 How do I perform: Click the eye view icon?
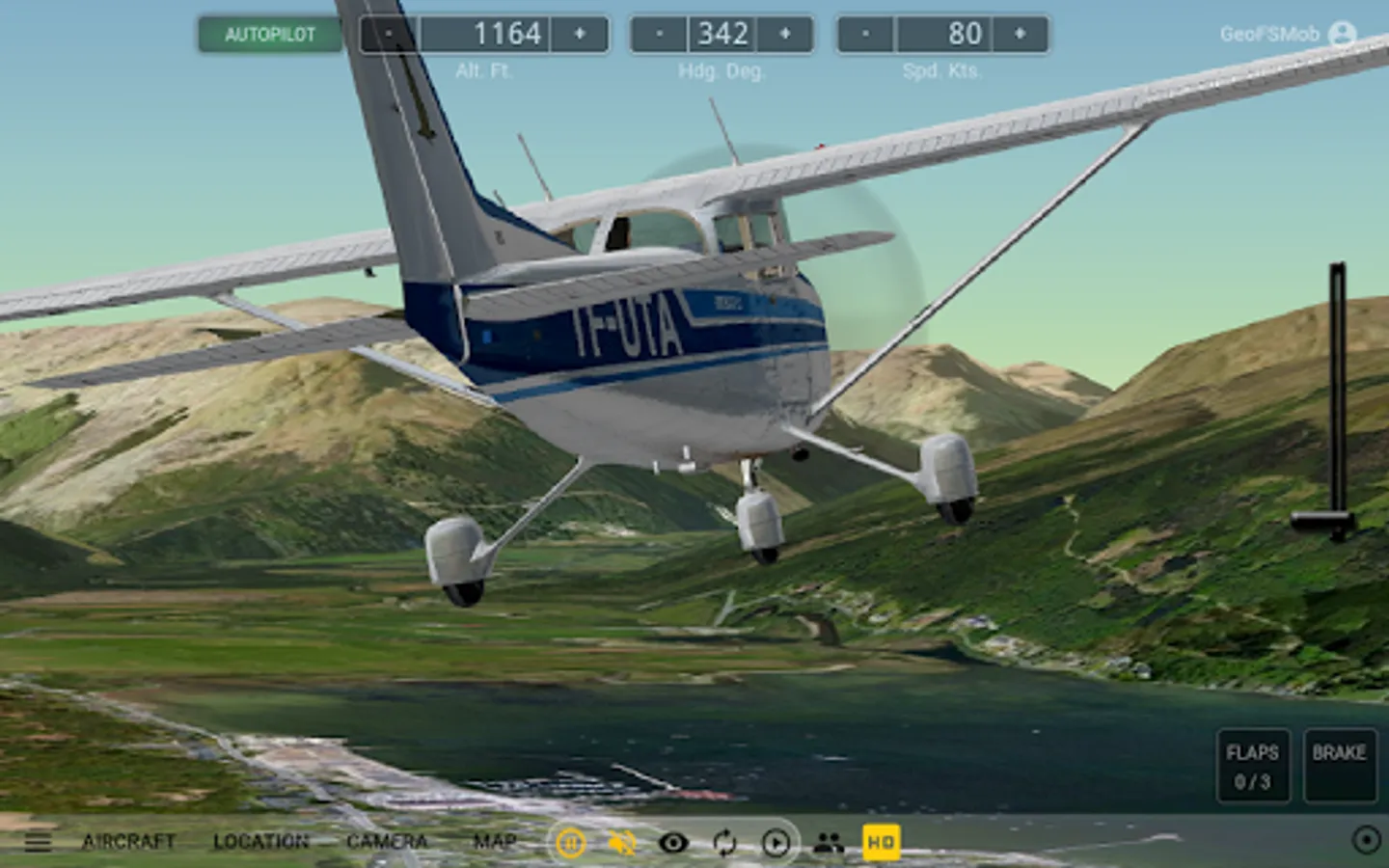point(673,844)
